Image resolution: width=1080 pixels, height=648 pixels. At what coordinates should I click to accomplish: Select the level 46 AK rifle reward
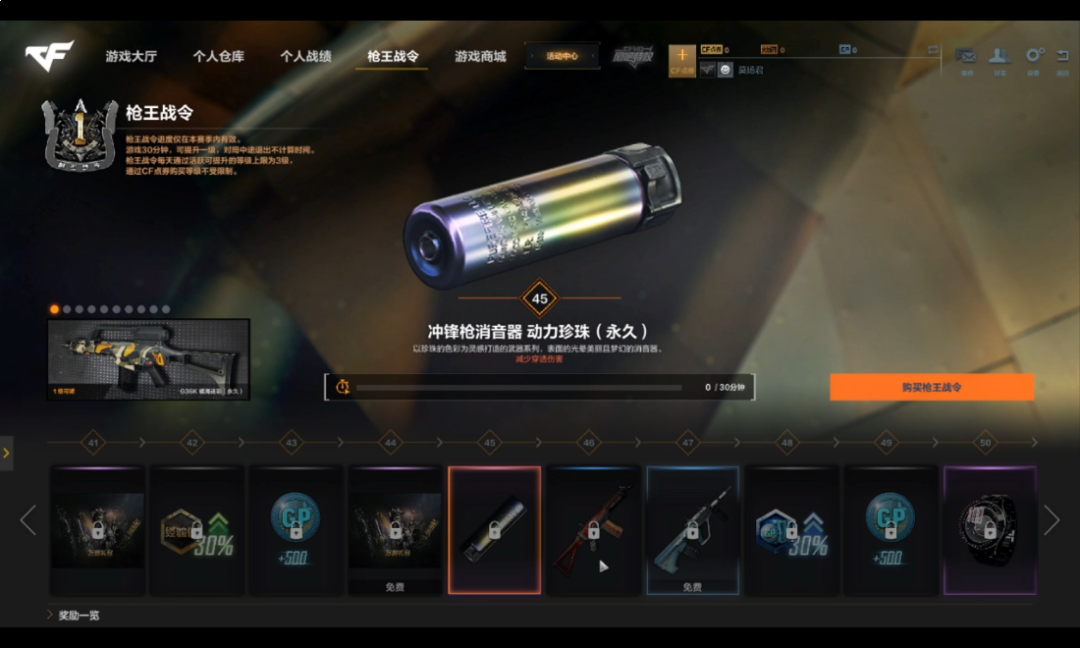click(x=593, y=530)
